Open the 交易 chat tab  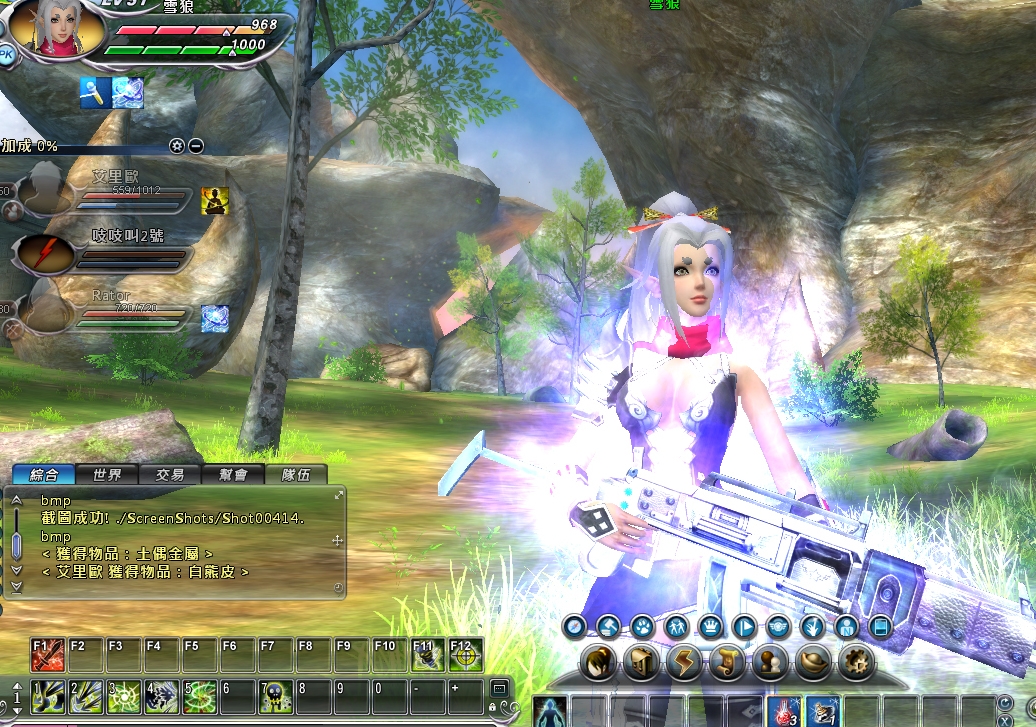point(170,475)
